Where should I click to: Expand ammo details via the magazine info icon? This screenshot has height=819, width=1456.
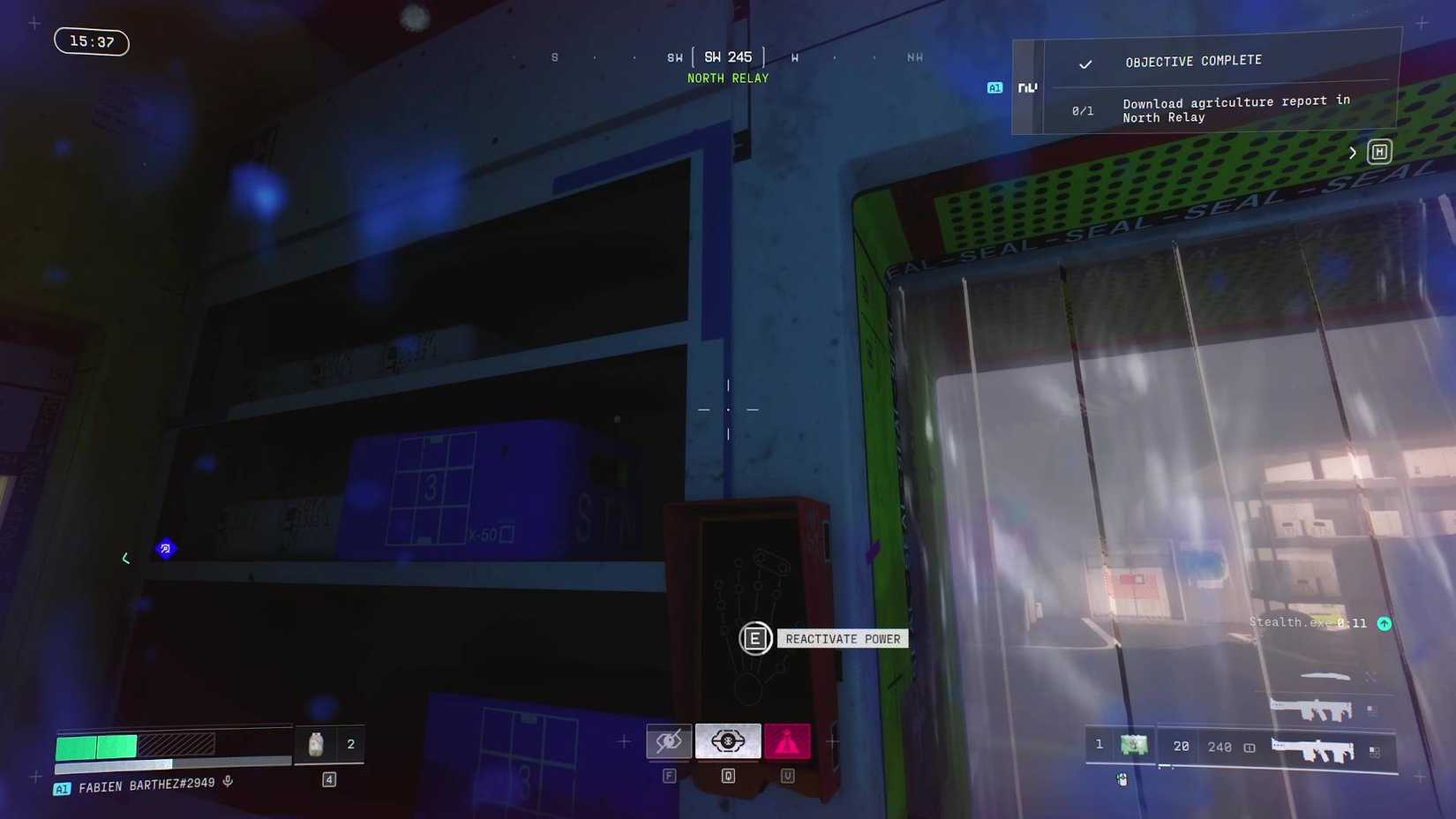click(x=1248, y=747)
